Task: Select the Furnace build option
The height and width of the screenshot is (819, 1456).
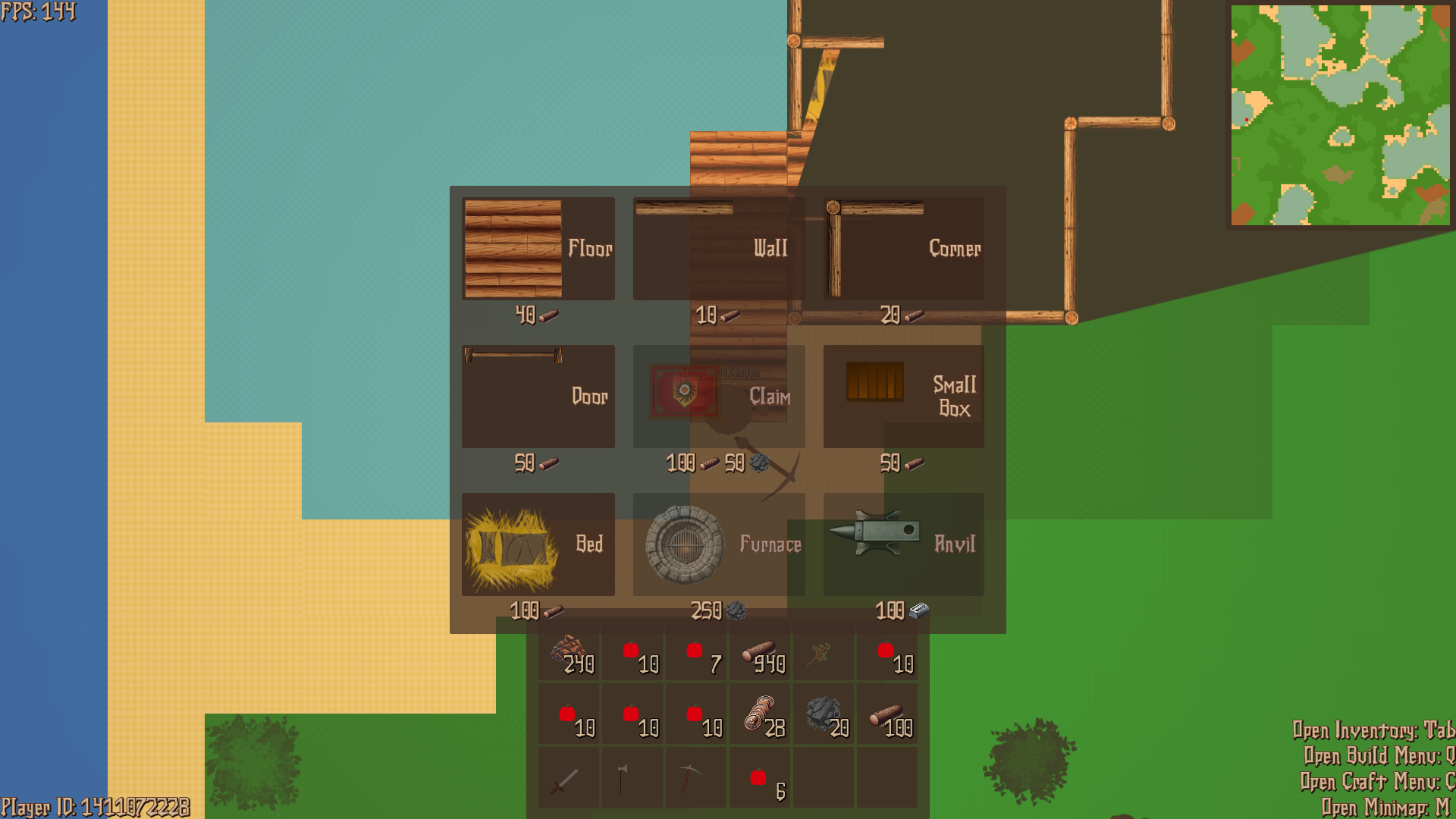Action: (x=717, y=544)
